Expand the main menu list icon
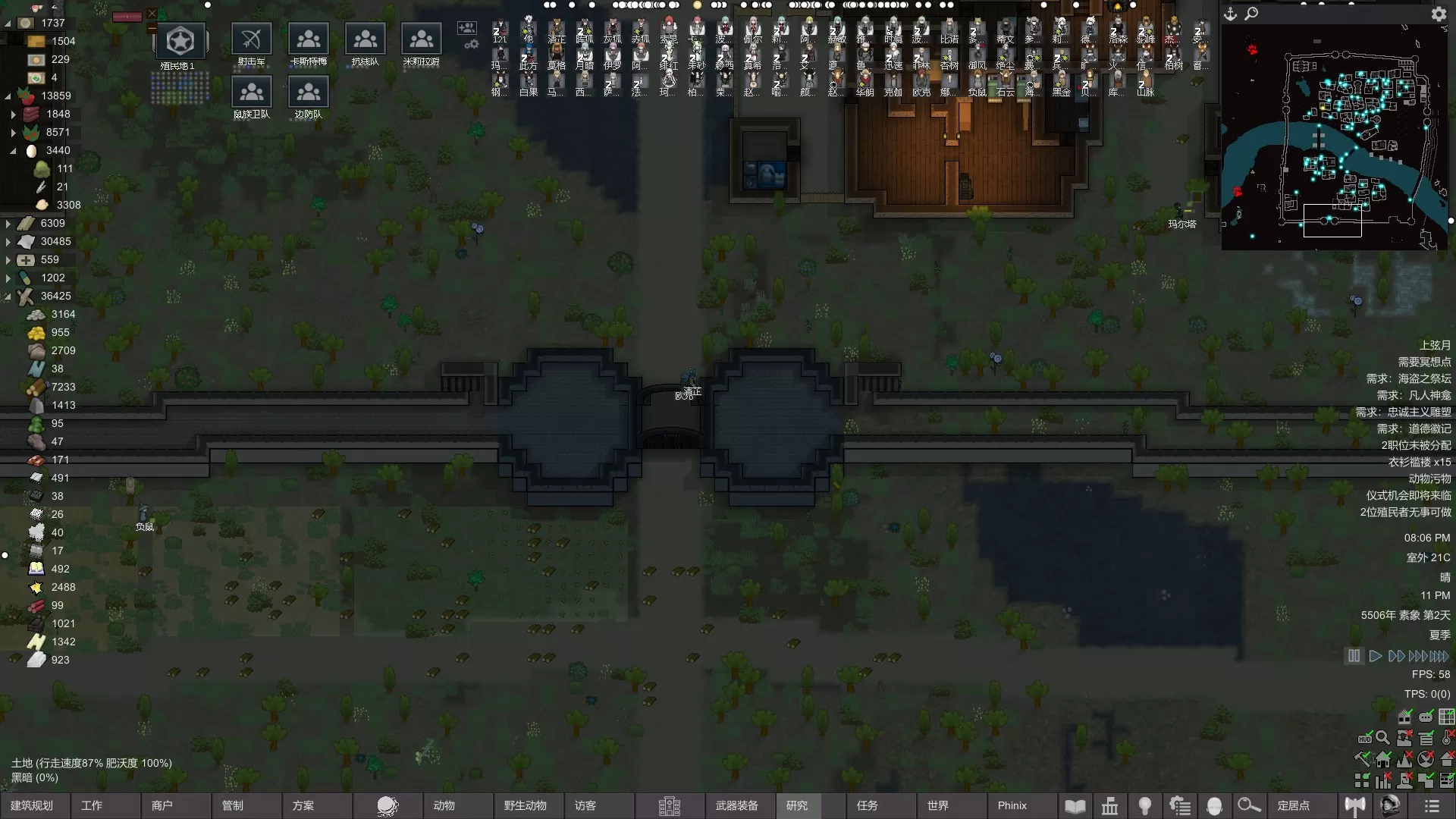The width and height of the screenshot is (1456, 819). pos(1432,805)
